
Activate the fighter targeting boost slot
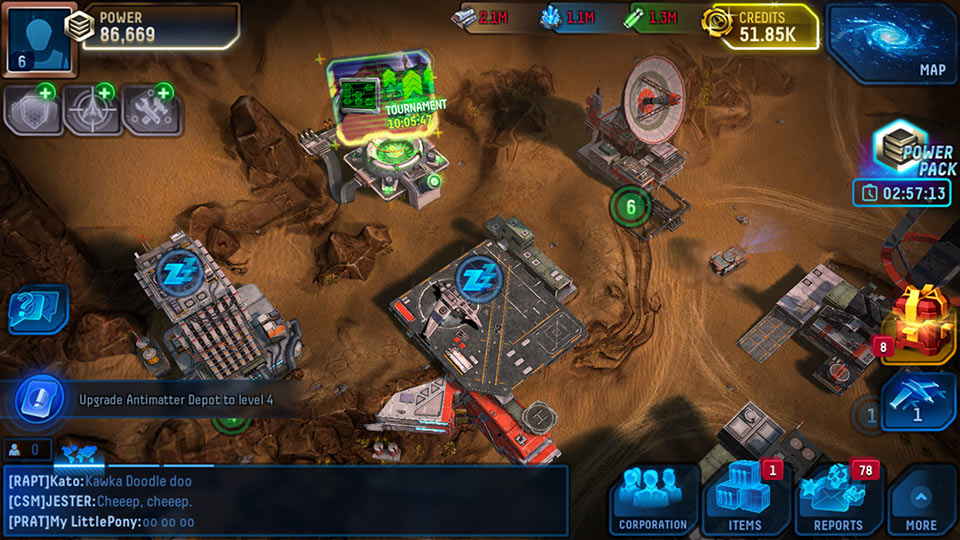click(91, 112)
